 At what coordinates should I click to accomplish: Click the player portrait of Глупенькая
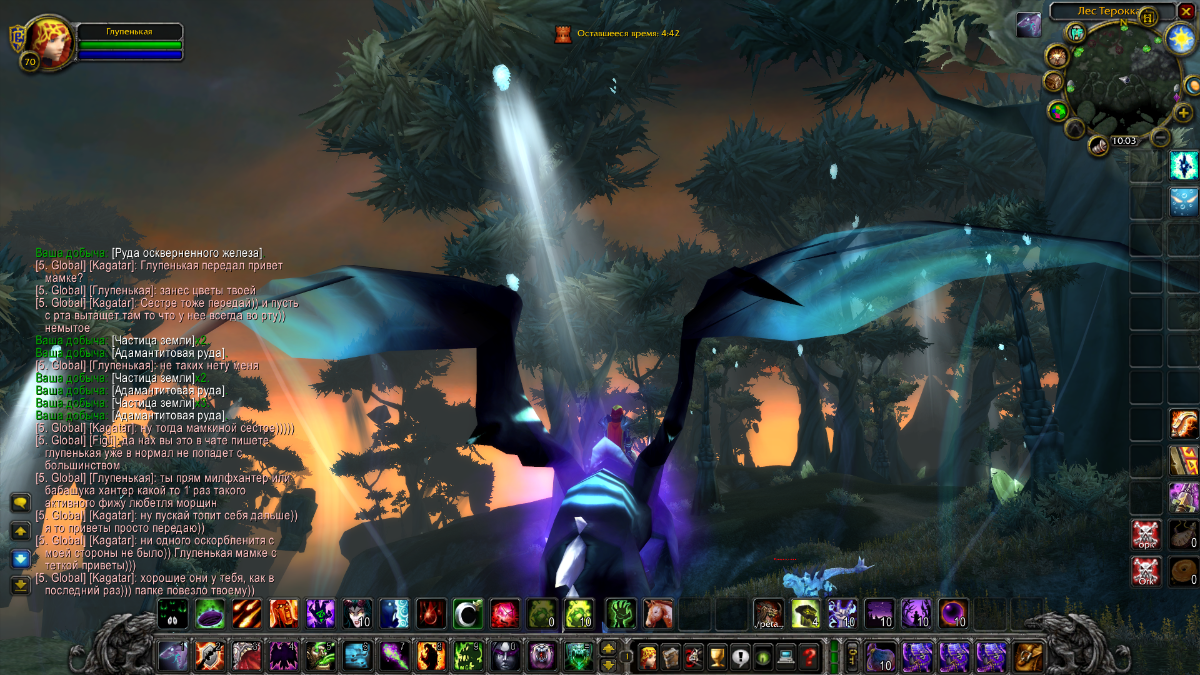tap(47, 41)
